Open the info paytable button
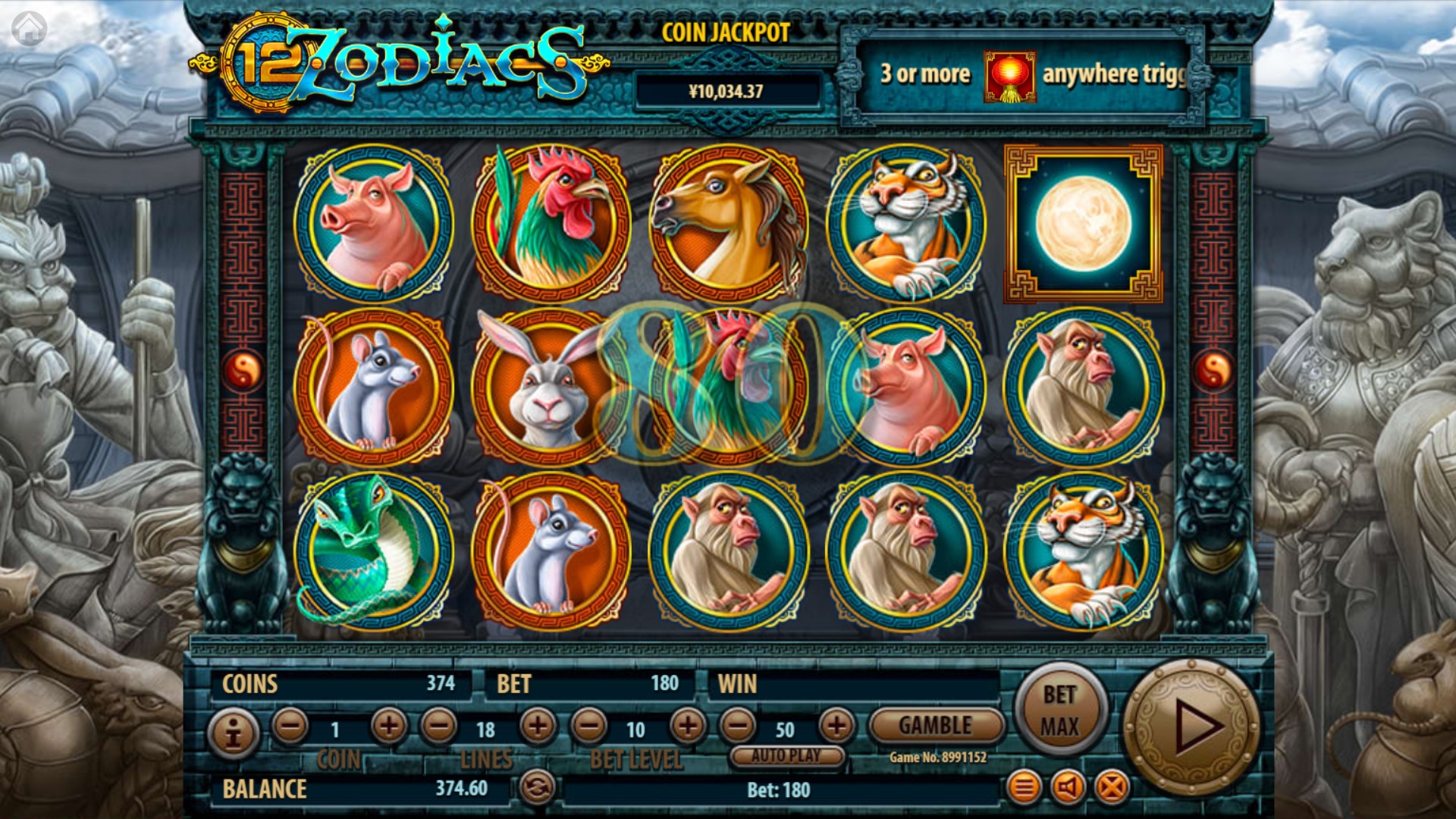This screenshot has width=1456, height=819. point(234,733)
